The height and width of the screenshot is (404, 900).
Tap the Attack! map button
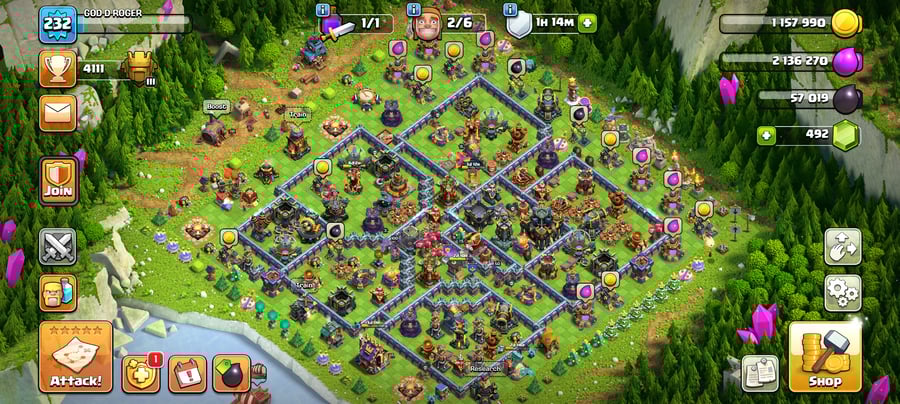click(75, 357)
